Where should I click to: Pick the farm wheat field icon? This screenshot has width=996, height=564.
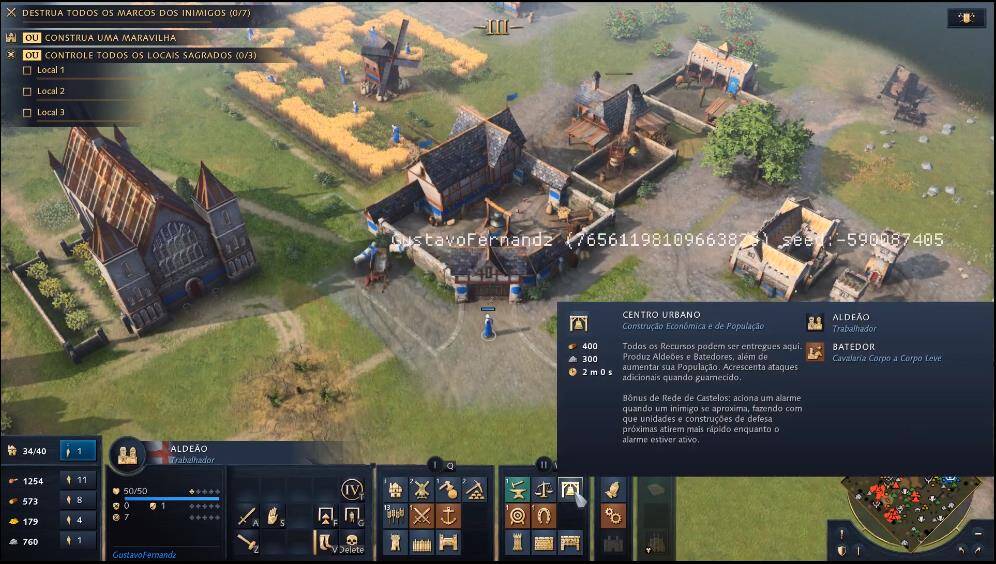(396, 516)
